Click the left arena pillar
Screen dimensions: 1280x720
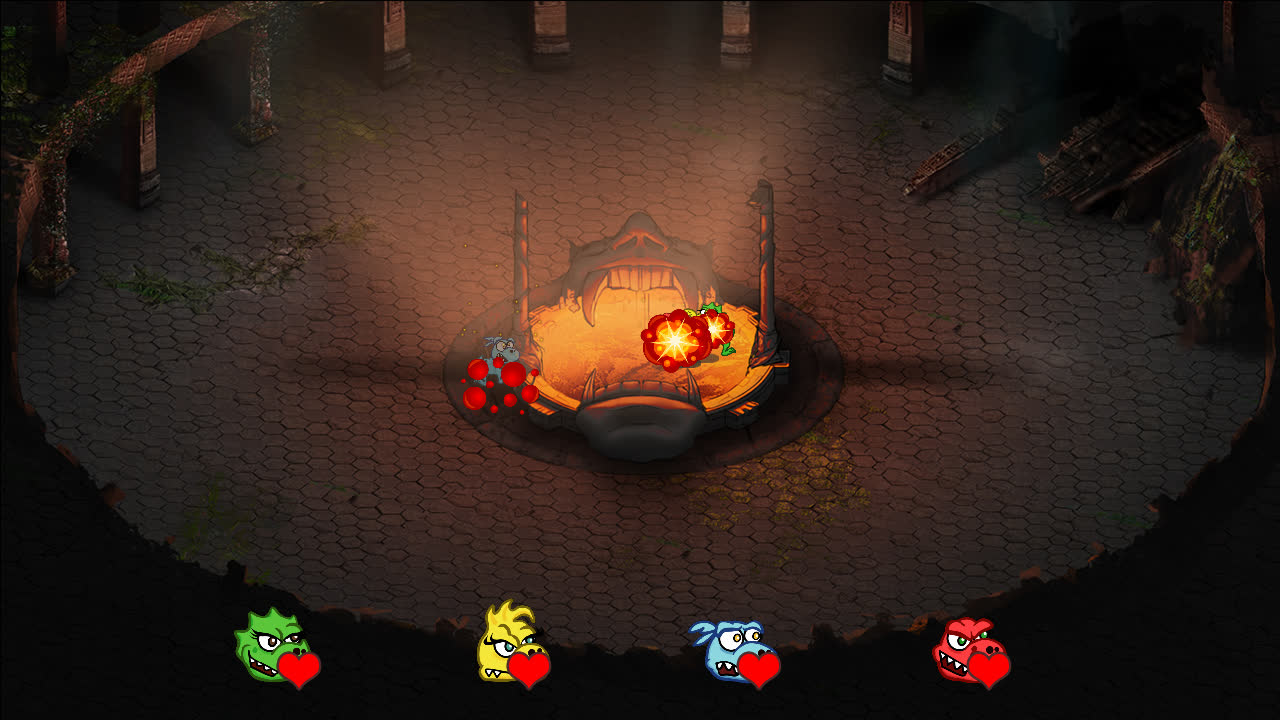pos(522,260)
